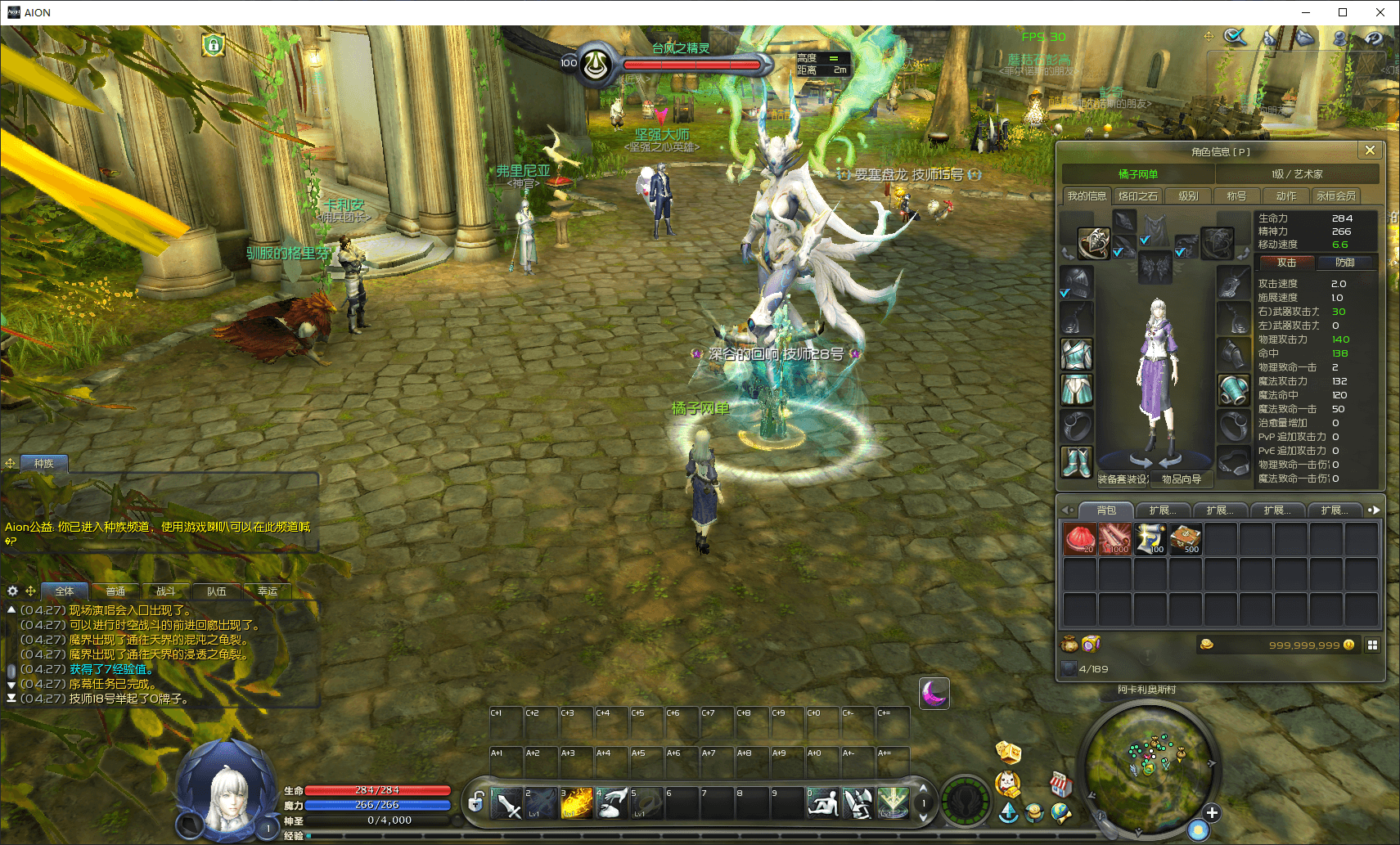Switch to the 背包 inventory tab
The height and width of the screenshot is (845, 1400).
click(x=1106, y=510)
